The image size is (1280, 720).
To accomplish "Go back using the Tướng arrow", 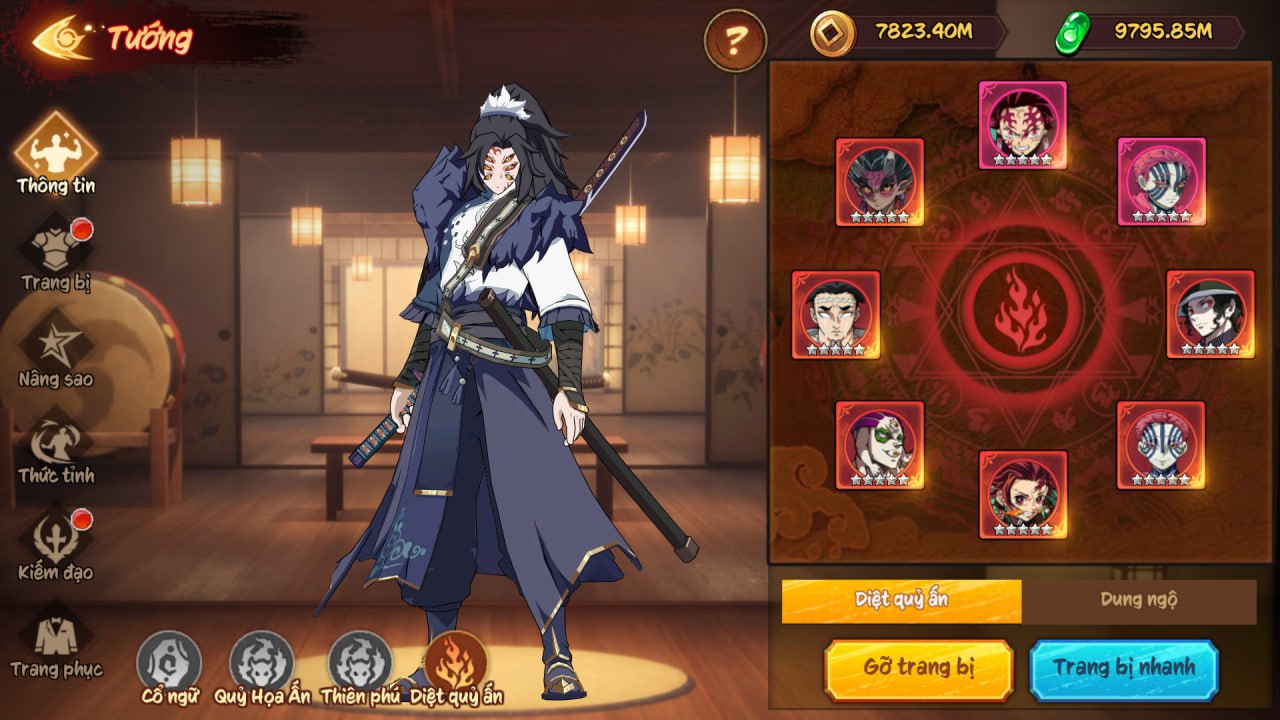I will (64, 38).
